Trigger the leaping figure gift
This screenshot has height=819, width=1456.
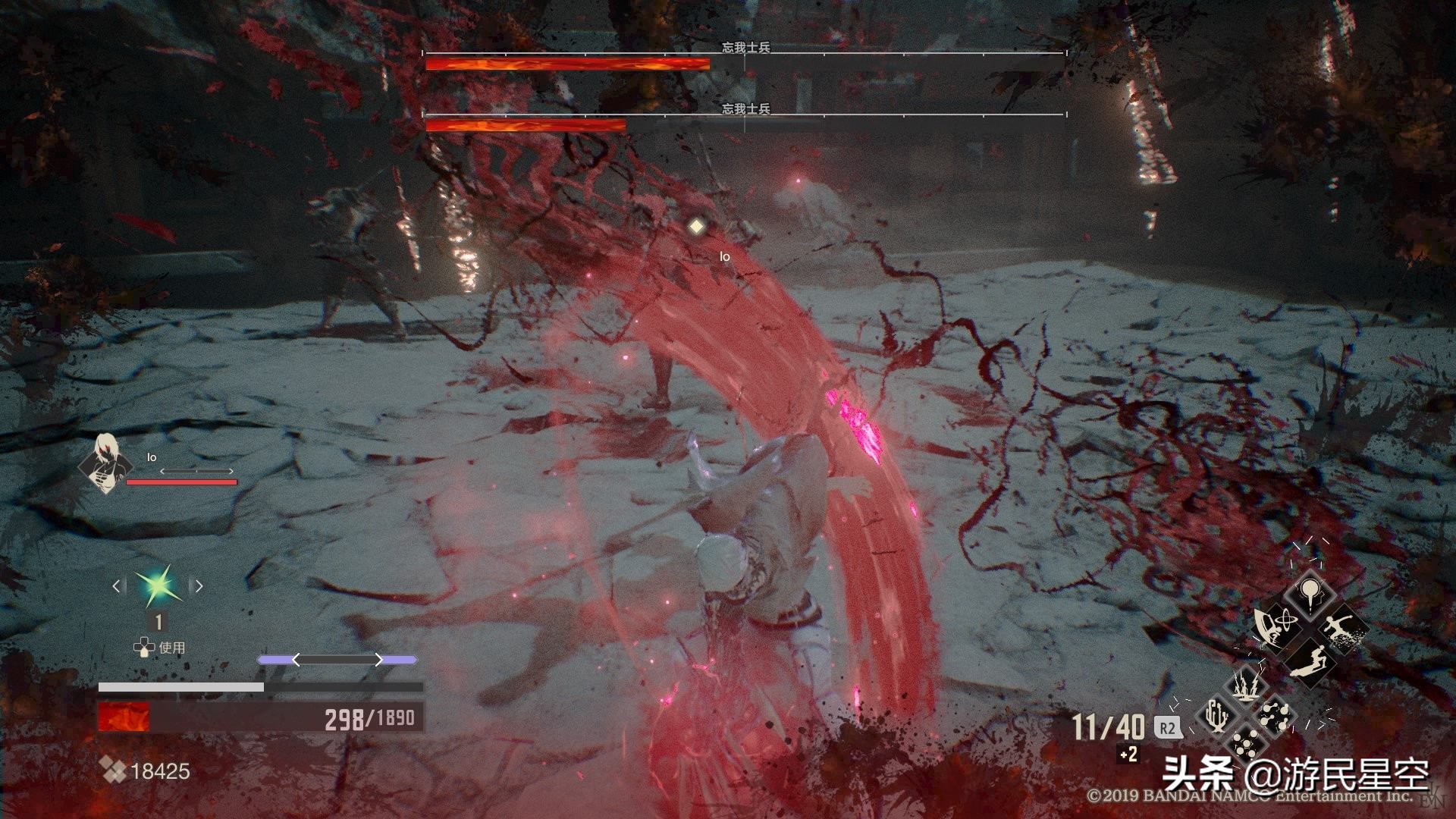tap(1344, 628)
